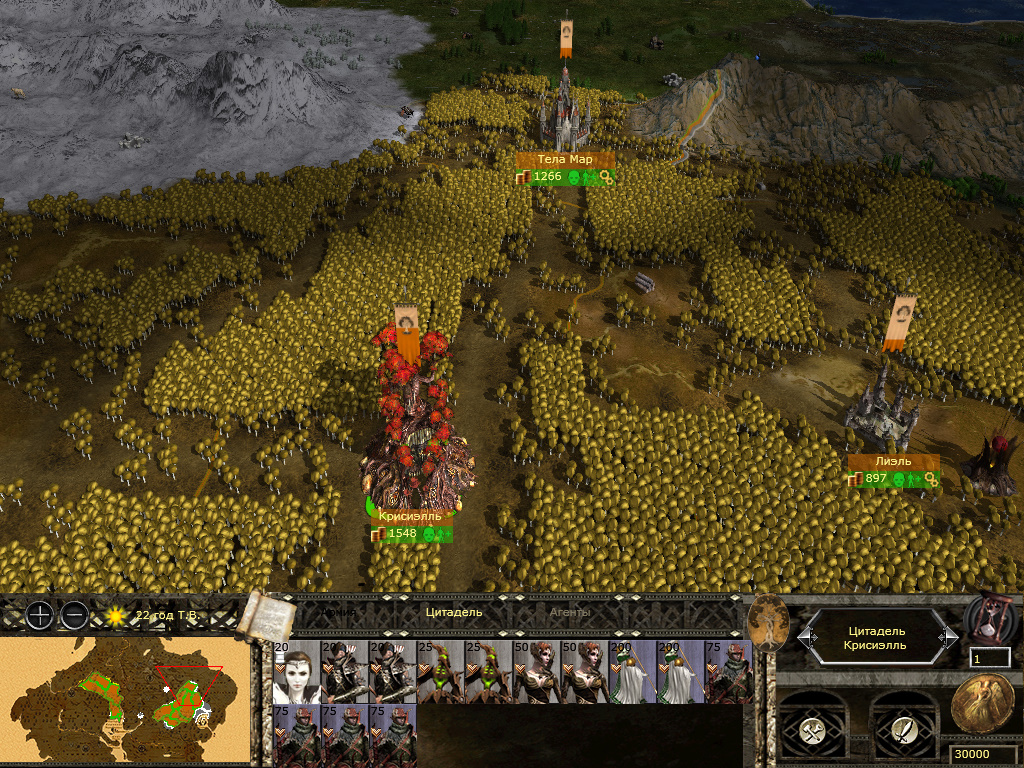
Task: Go to next settlement with right arrow
Action: tap(949, 637)
